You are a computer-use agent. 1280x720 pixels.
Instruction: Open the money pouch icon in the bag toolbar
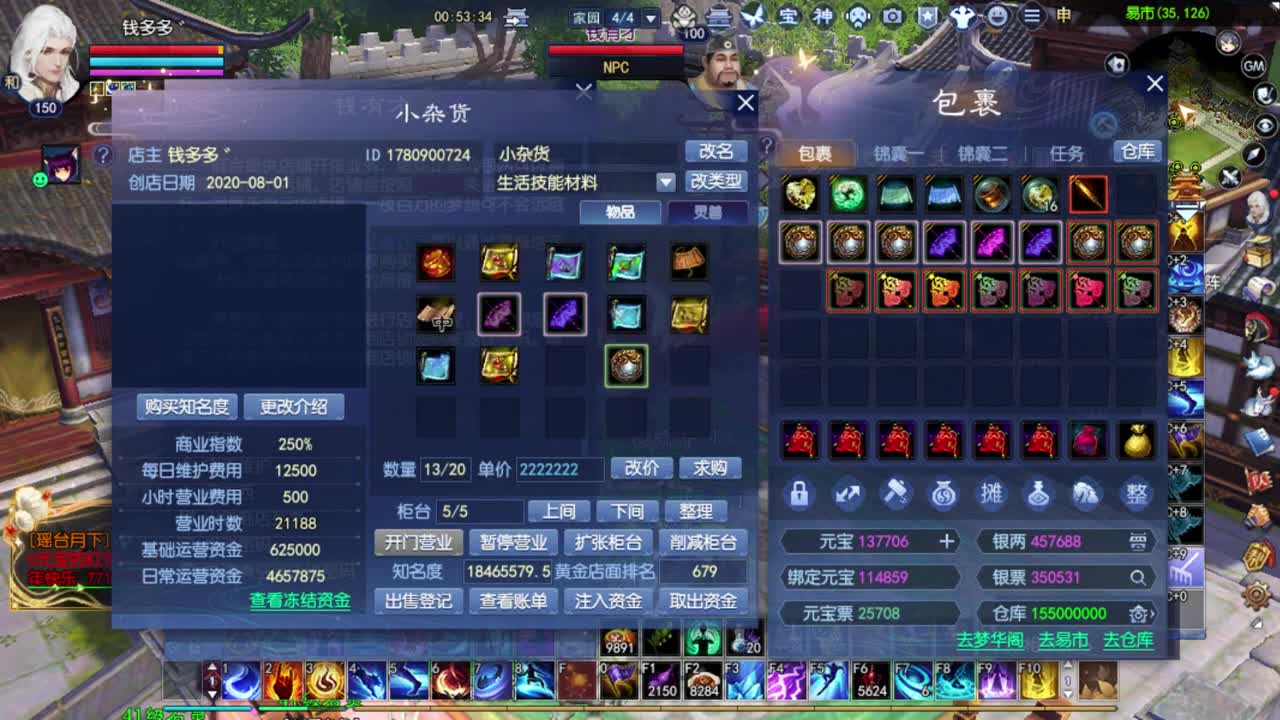(x=944, y=493)
